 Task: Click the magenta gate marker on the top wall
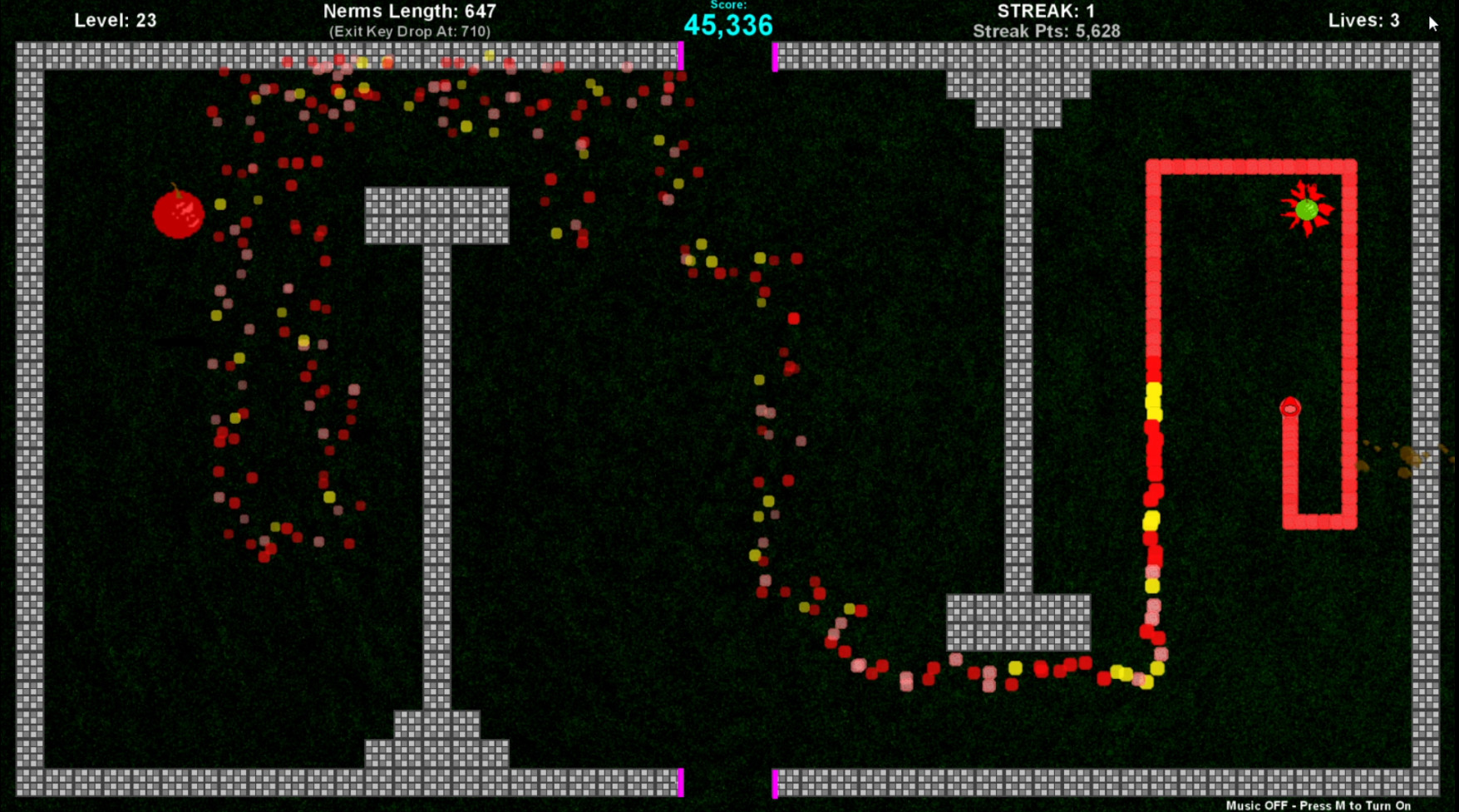(682, 58)
